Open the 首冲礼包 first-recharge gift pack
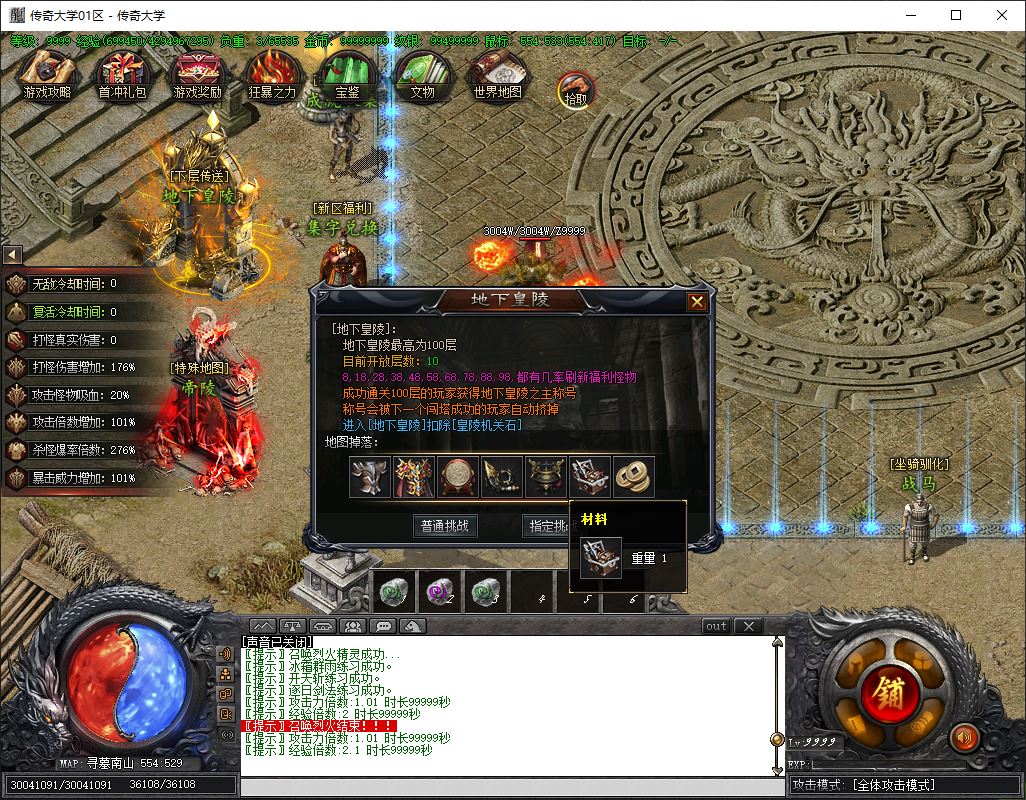 [122, 76]
